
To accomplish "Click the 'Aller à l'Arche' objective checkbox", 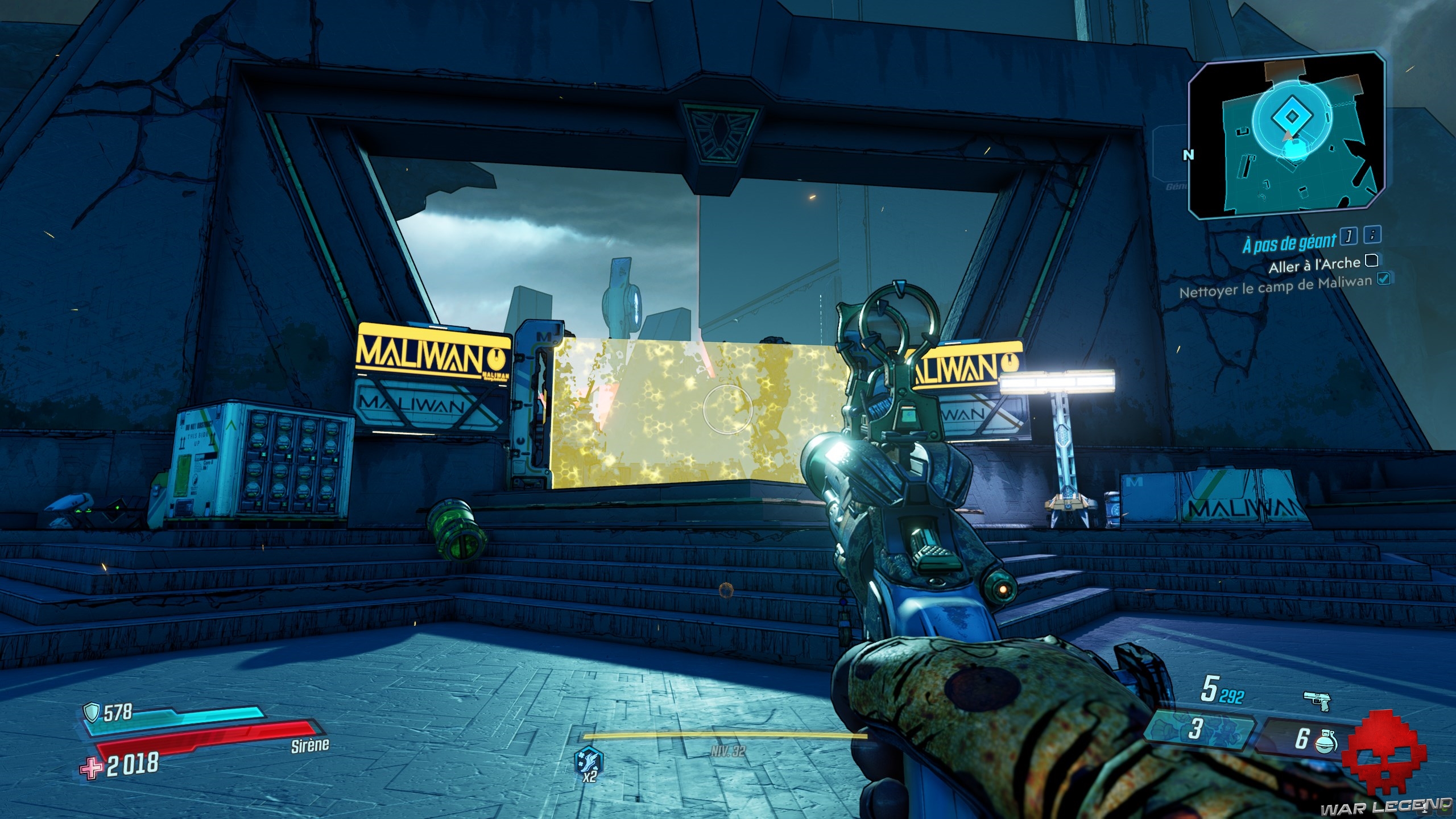I will click(1372, 260).
